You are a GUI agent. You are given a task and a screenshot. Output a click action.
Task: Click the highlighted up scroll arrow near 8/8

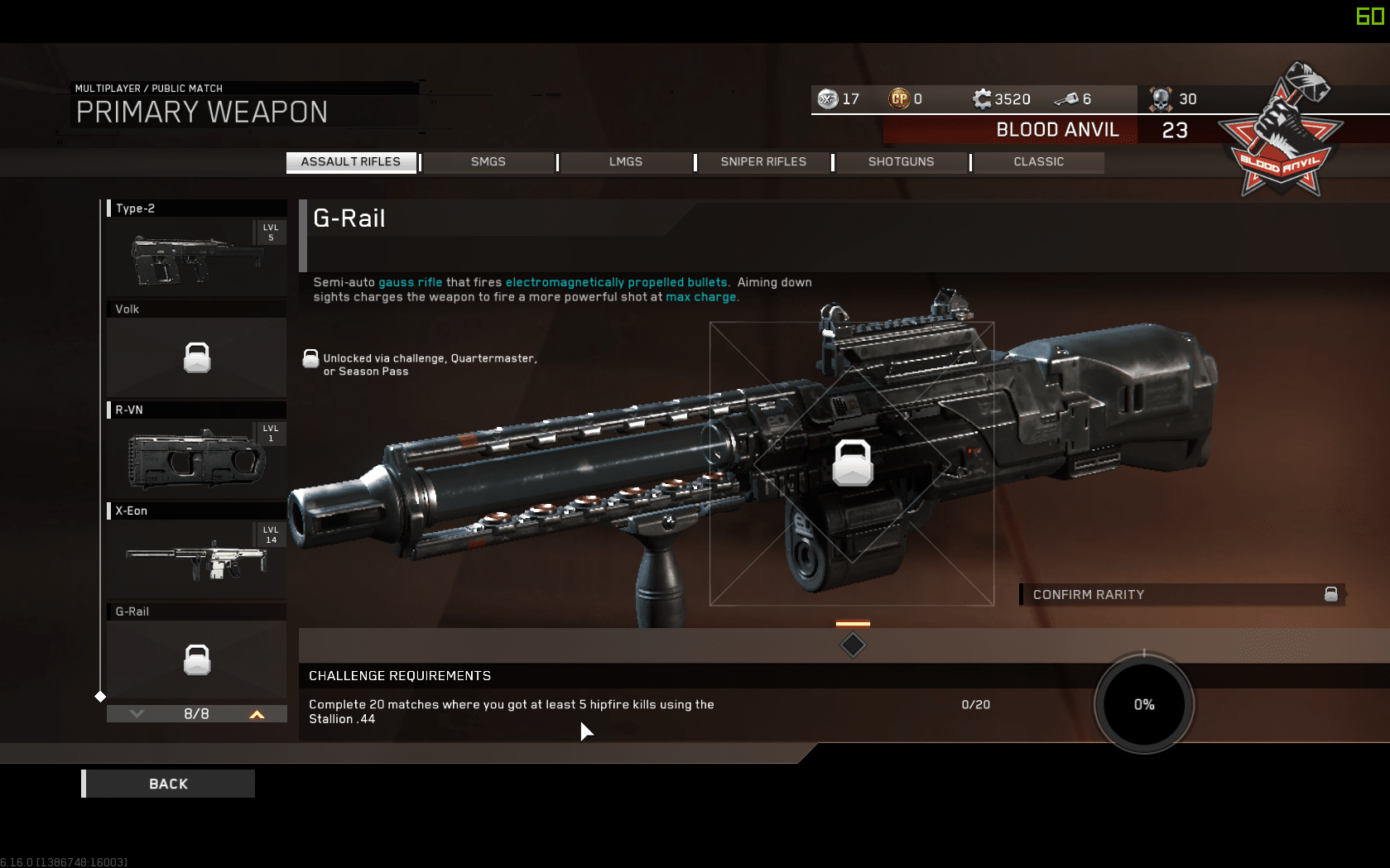pos(257,712)
